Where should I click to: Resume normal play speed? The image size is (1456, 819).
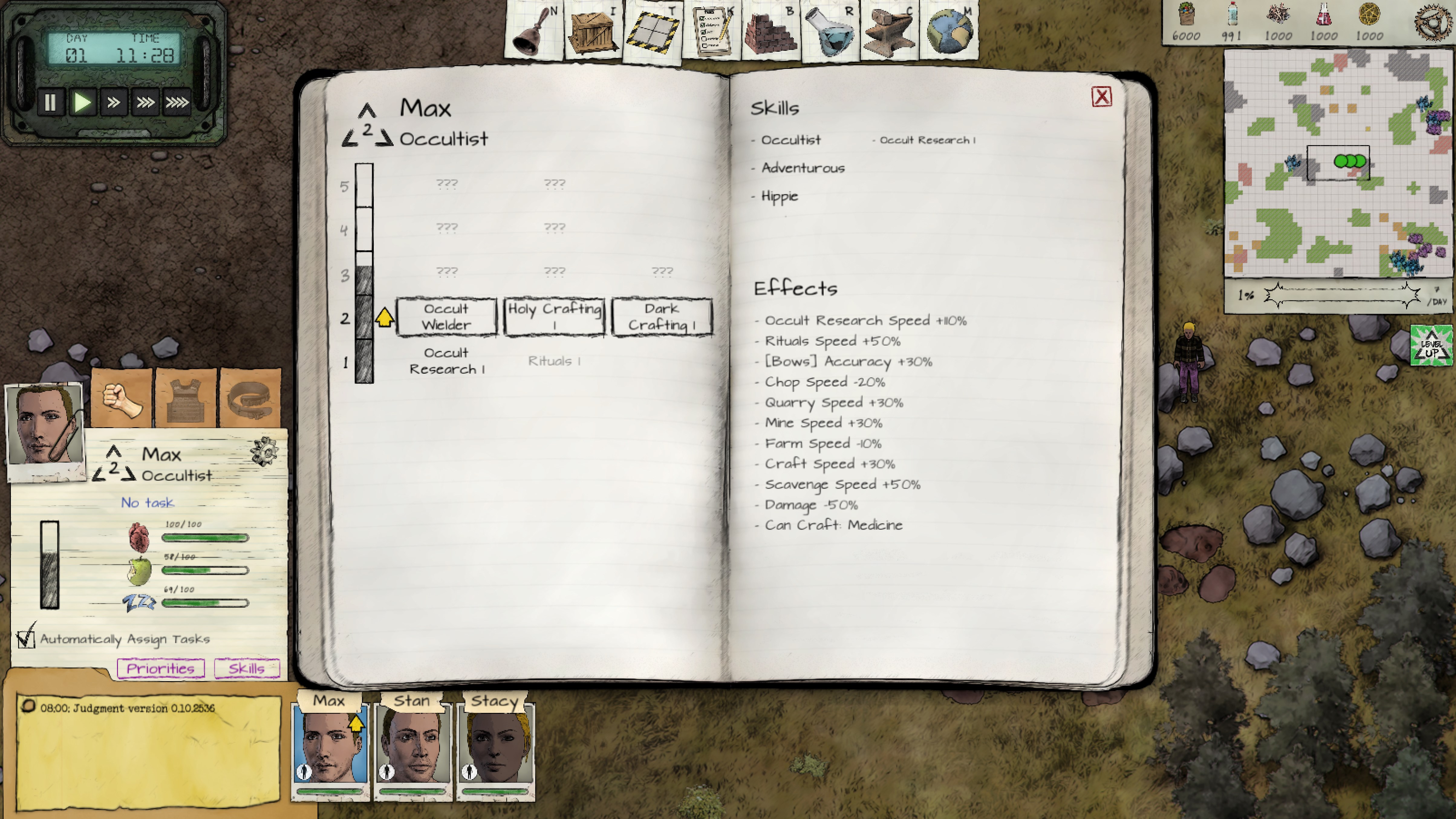point(82,102)
